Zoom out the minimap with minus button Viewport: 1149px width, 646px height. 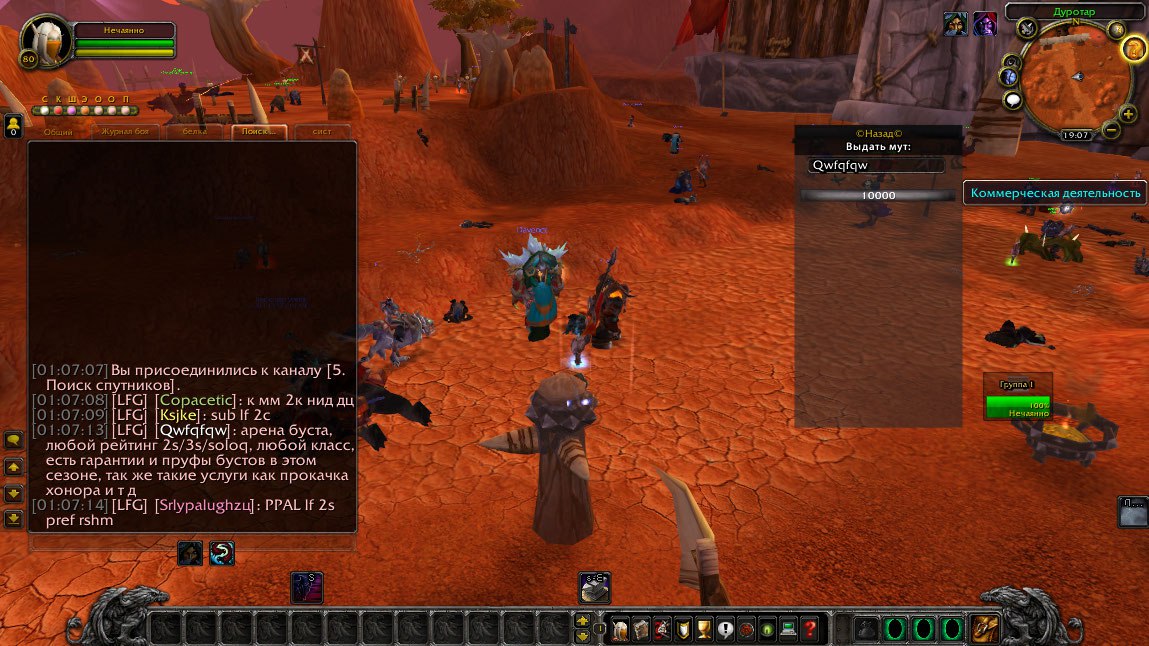[1111, 130]
